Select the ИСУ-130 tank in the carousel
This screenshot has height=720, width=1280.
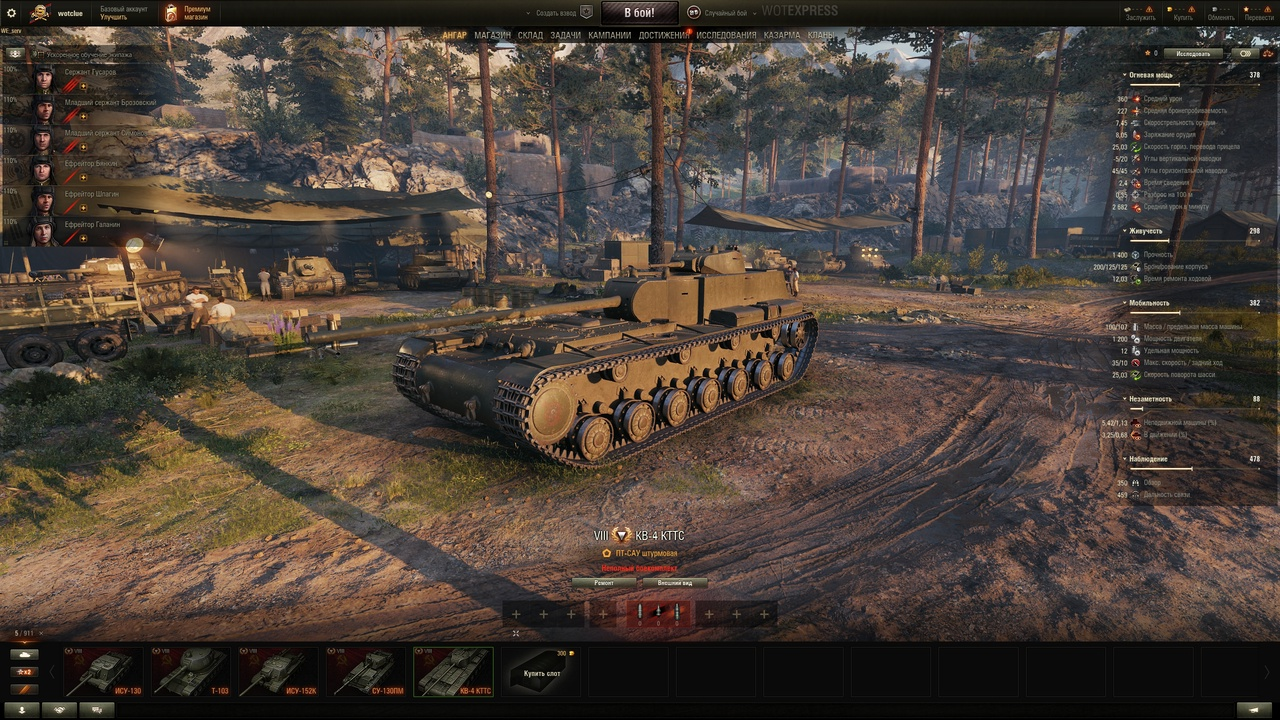[102, 672]
